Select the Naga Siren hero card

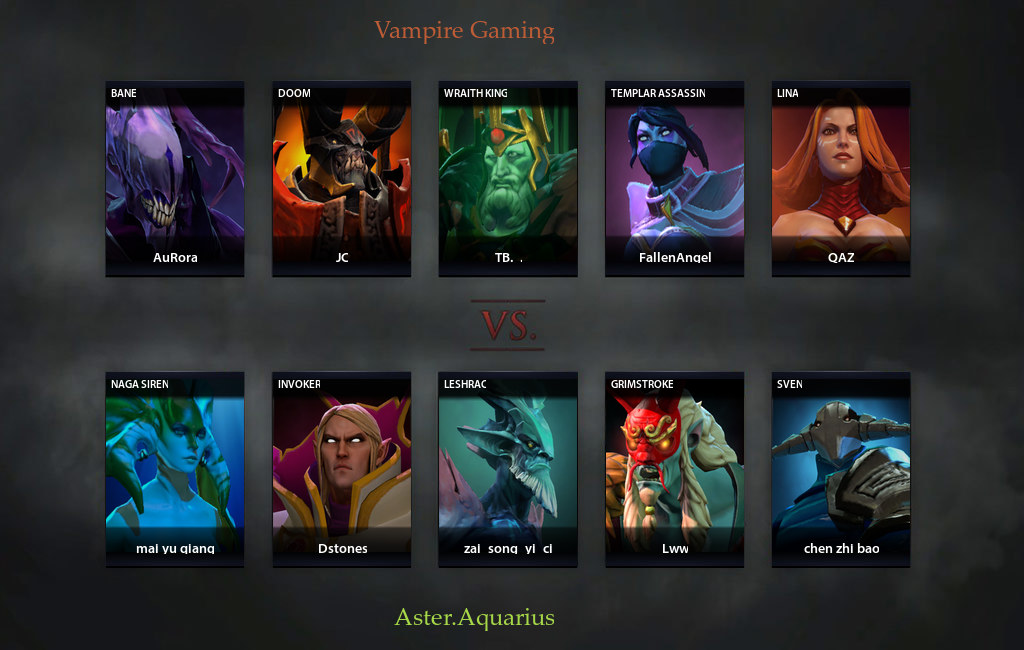[175, 469]
